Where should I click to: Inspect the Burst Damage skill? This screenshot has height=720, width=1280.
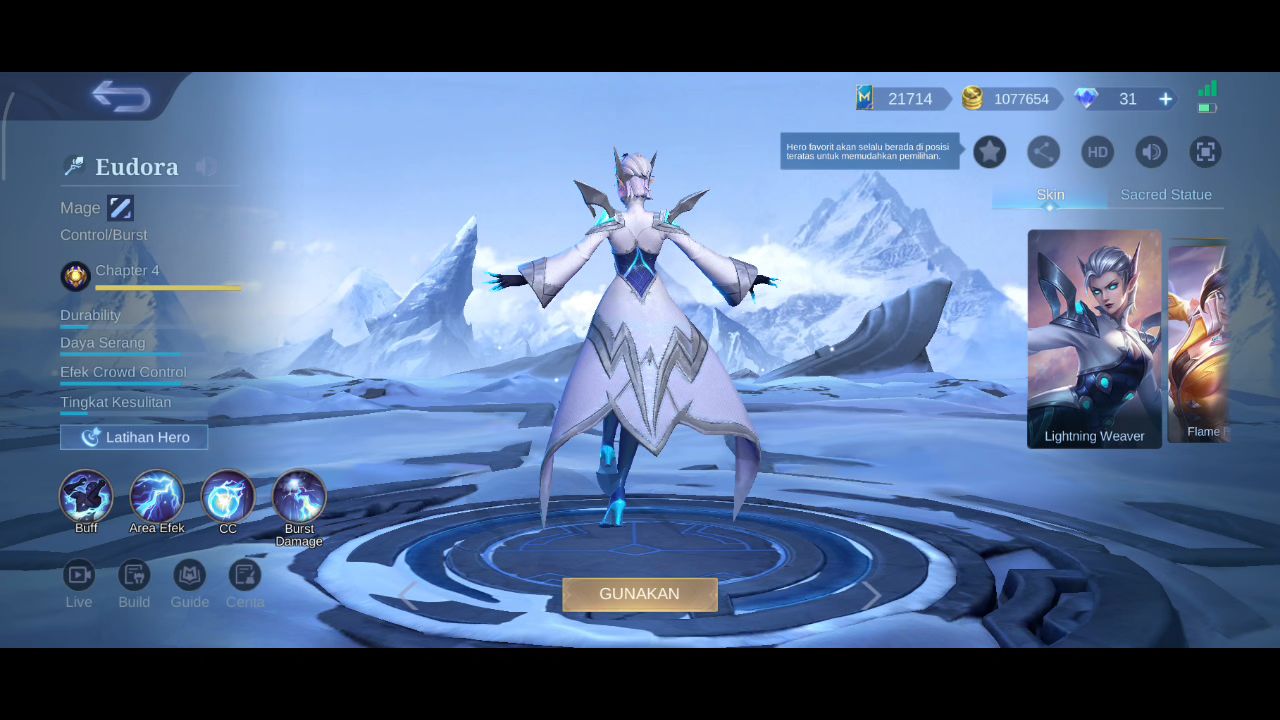tap(299, 496)
